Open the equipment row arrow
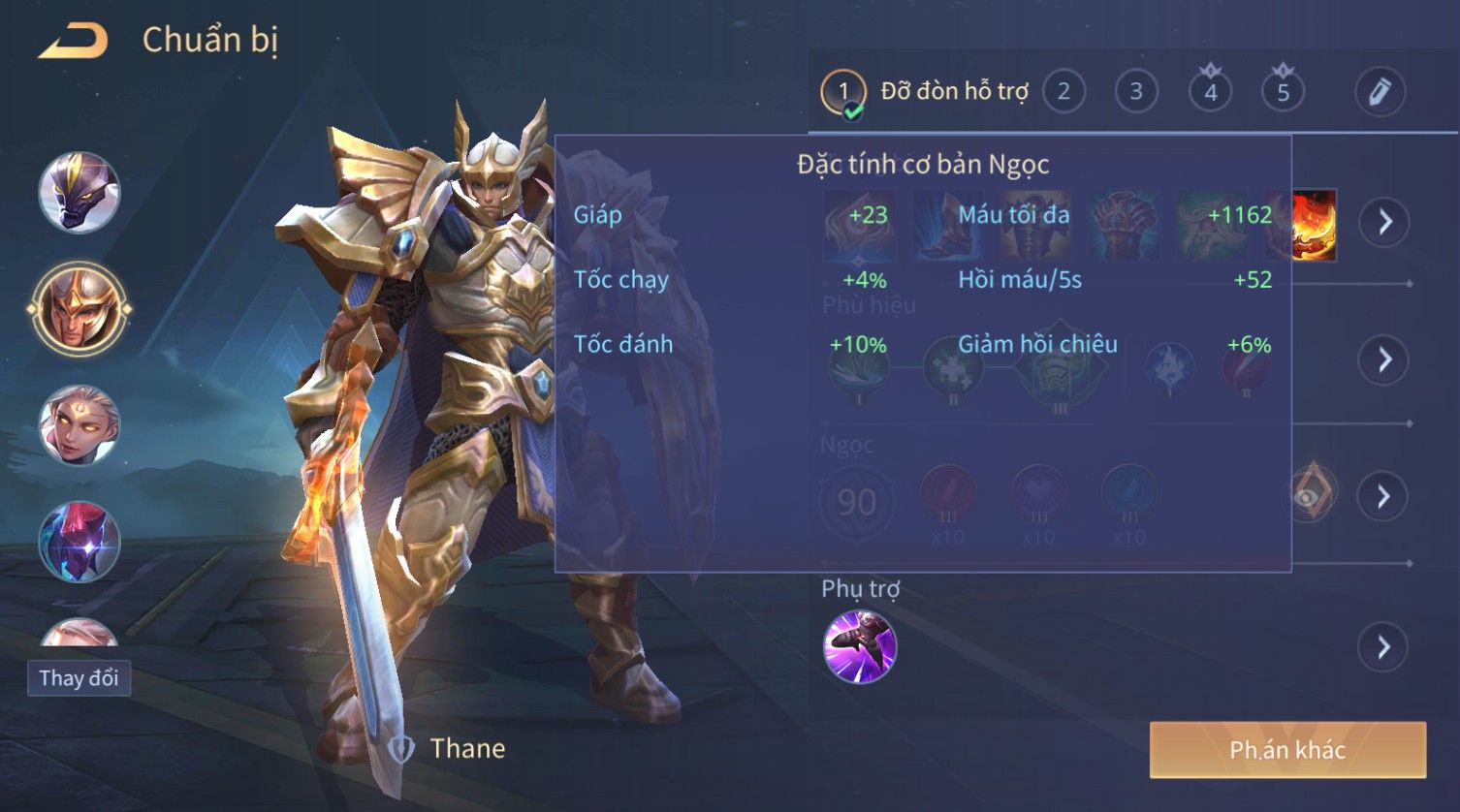The image size is (1460, 812). click(x=1384, y=223)
